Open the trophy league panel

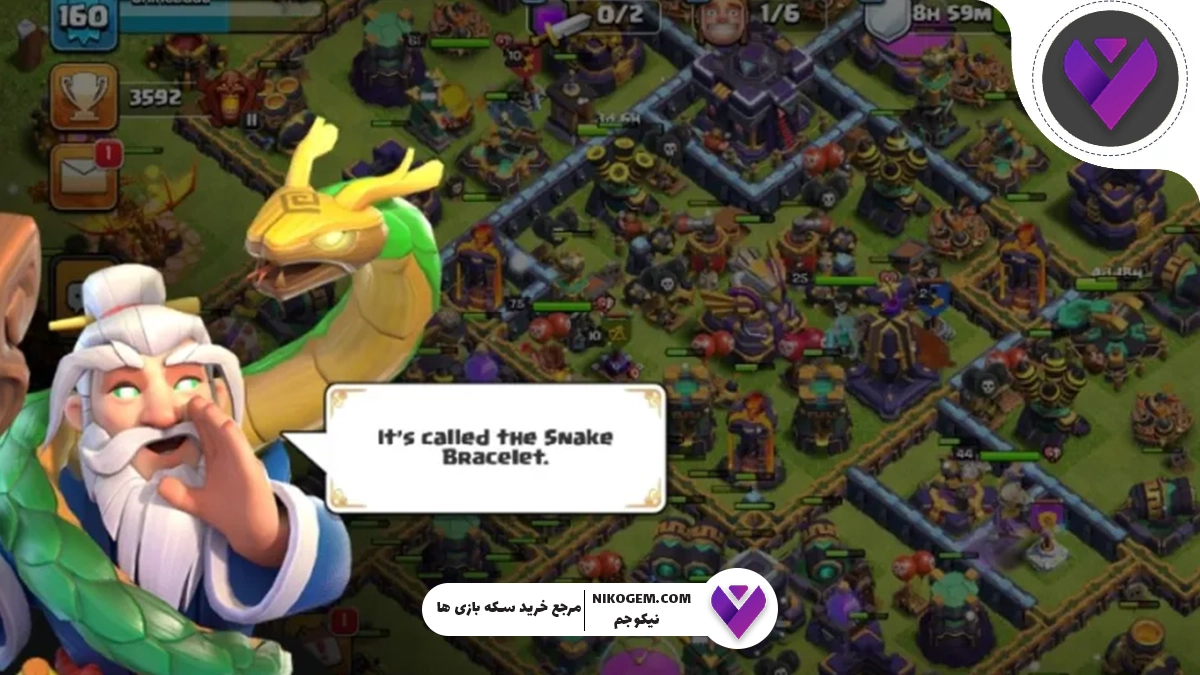pyautogui.click(x=86, y=97)
